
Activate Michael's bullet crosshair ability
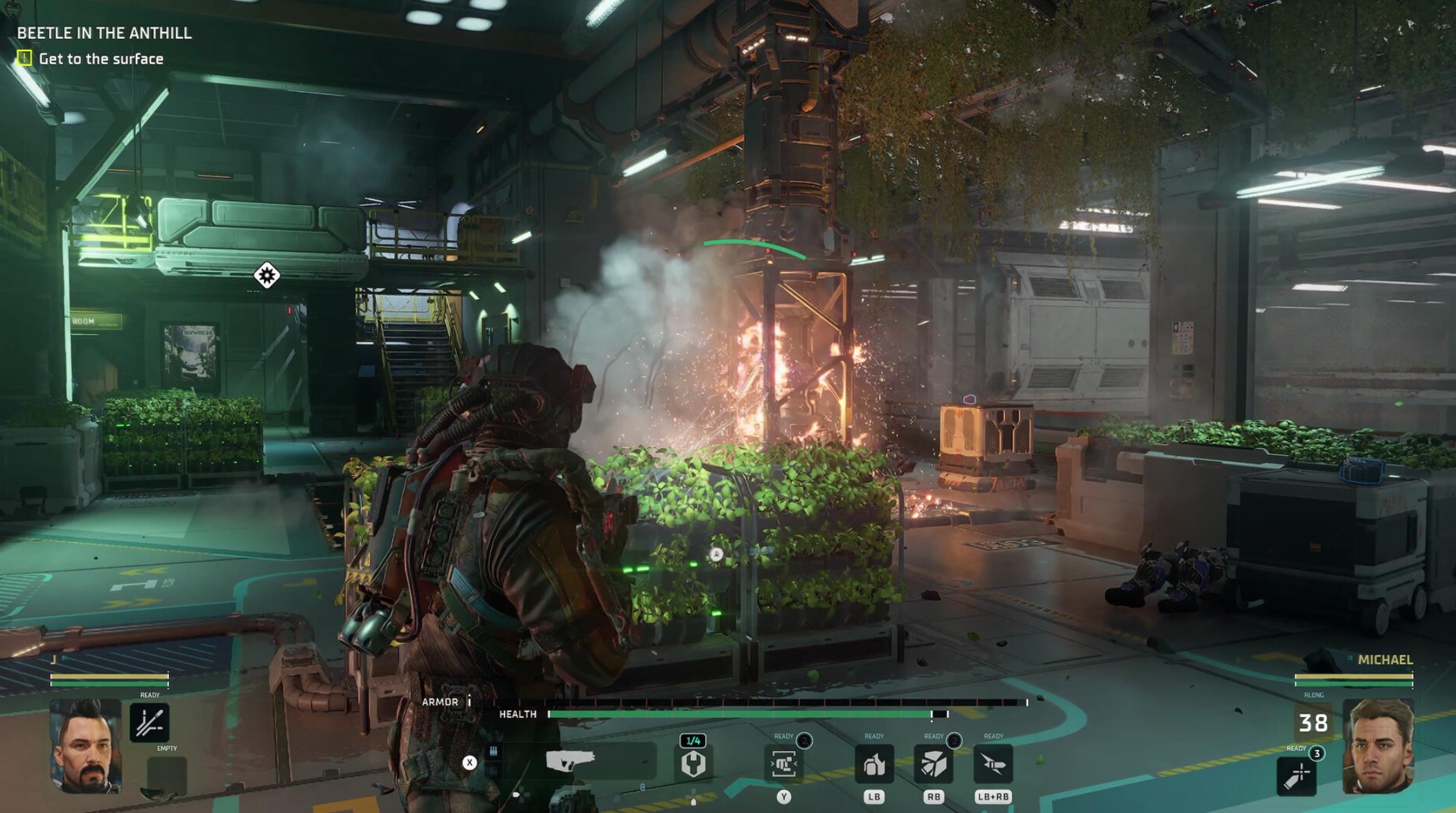pyautogui.click(x=1296, y=776)
